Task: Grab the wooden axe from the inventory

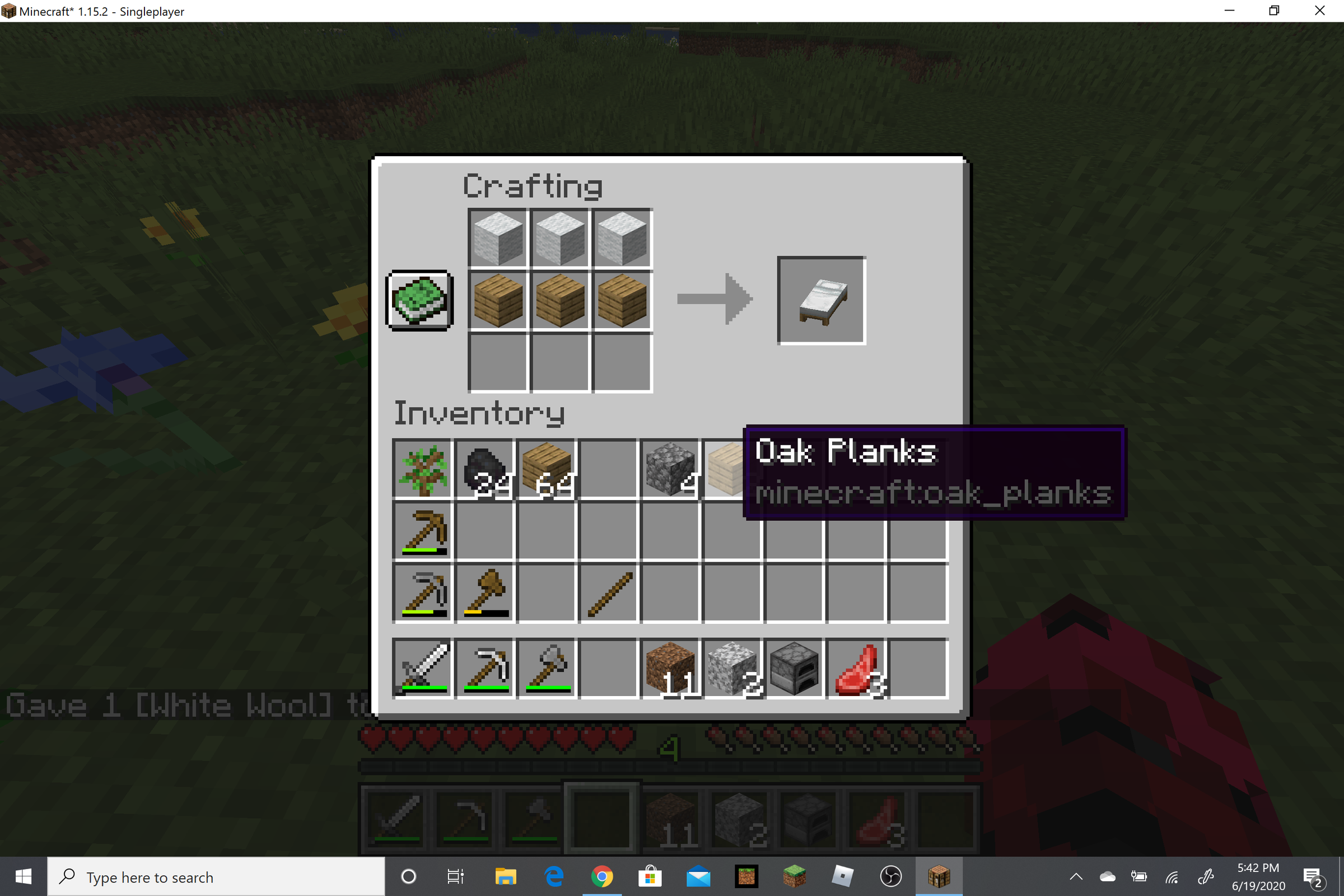Action: click(x=485, y=594)
